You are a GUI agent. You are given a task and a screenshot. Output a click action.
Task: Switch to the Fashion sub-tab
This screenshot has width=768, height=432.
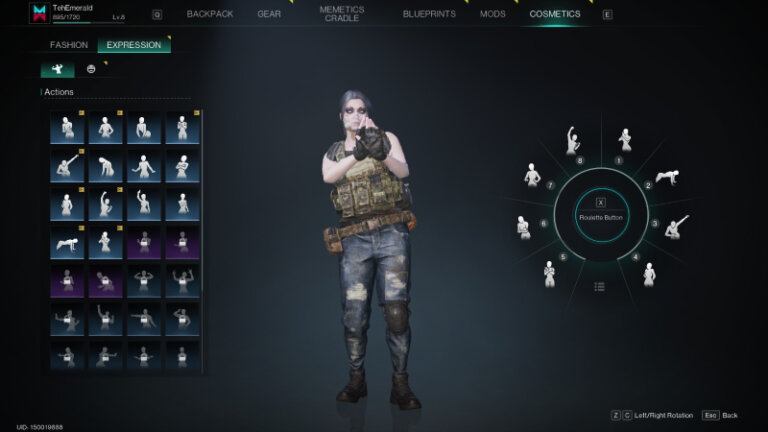click(x=69, y=45)
